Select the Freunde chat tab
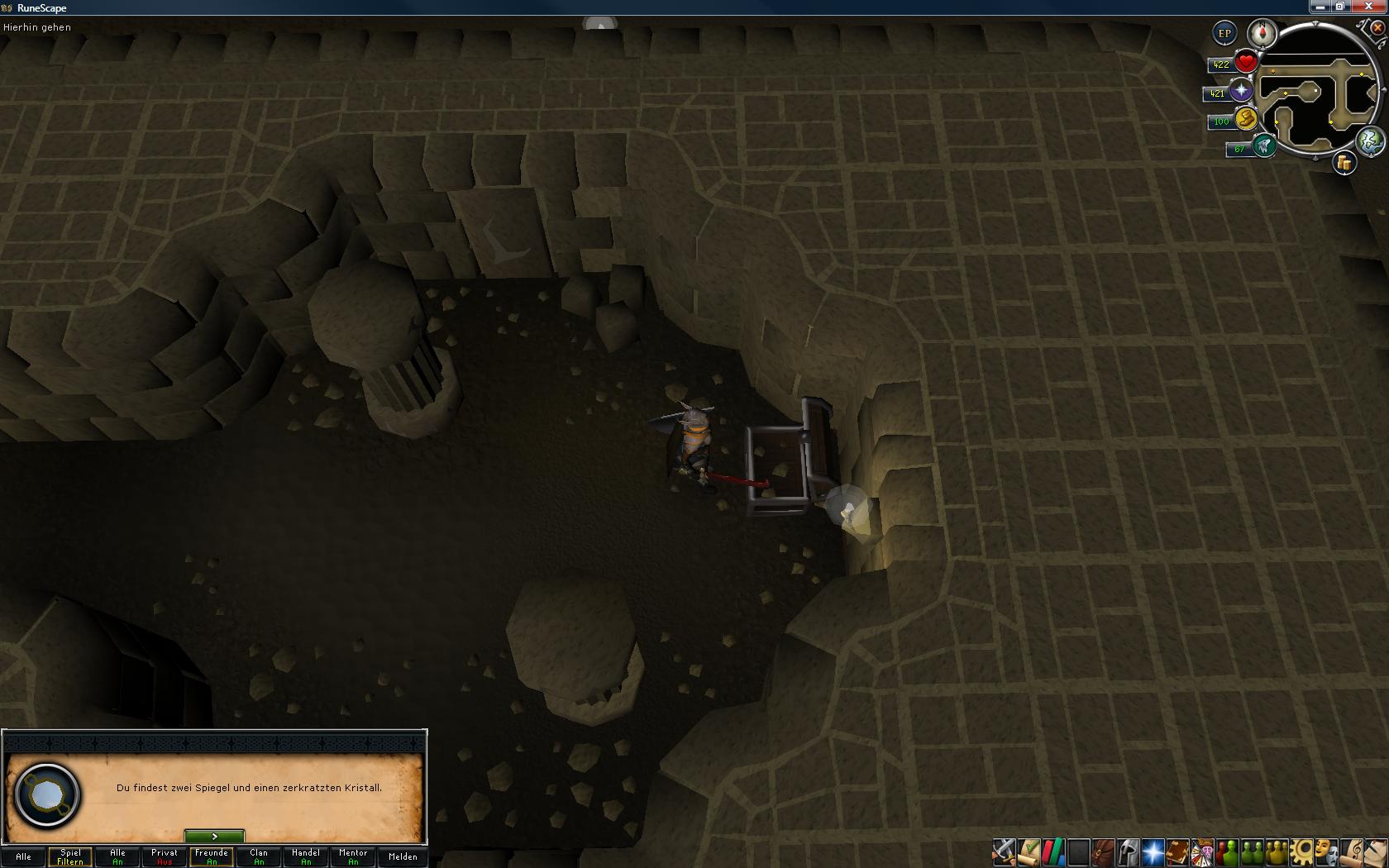The width and height of the screenshot is (1389, 868). (x=212, y=856)
